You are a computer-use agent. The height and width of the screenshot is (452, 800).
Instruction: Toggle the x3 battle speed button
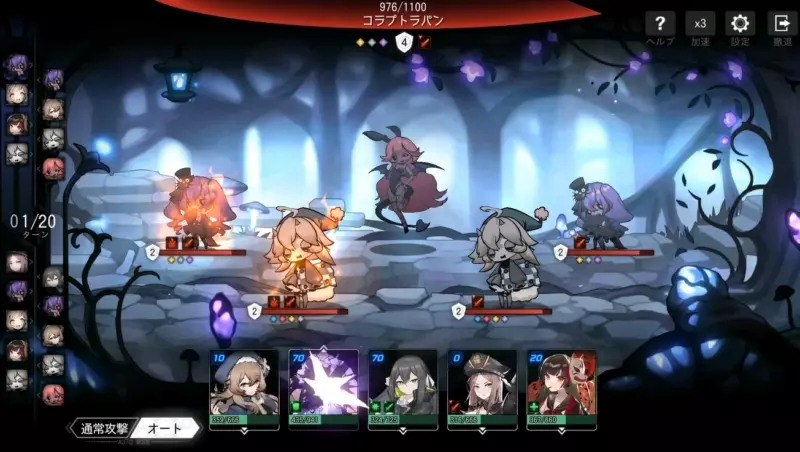[700, 25]
